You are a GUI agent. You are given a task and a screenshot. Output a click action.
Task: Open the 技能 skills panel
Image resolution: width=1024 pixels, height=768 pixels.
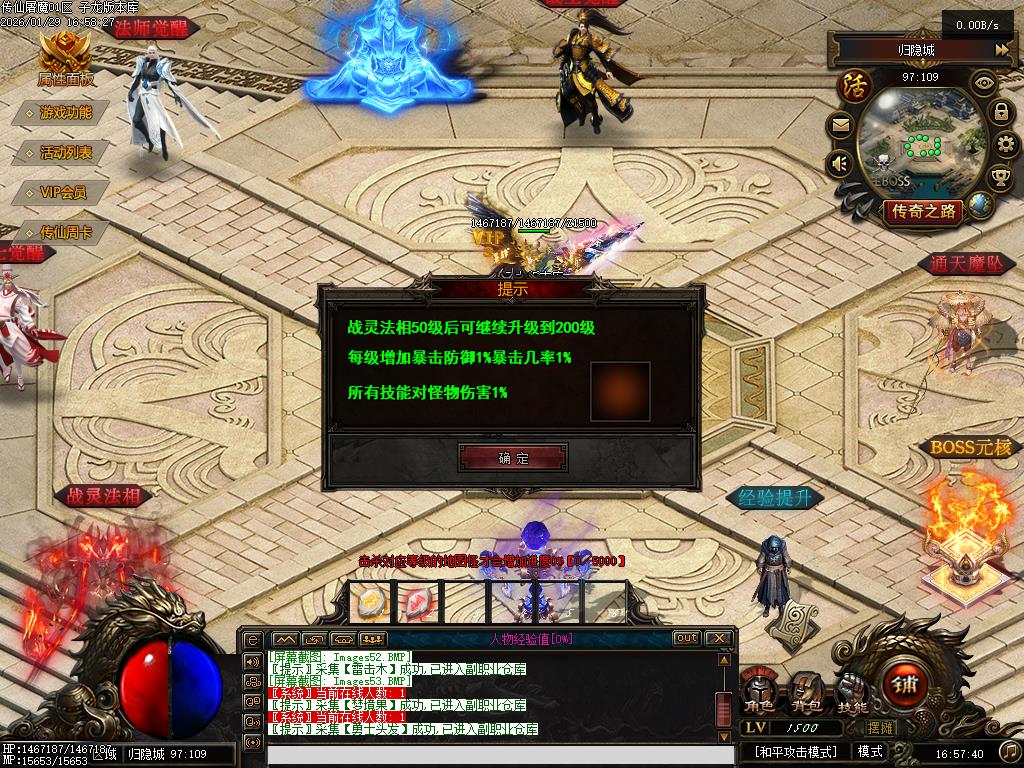pyautogui.click(x=852, y=691)
